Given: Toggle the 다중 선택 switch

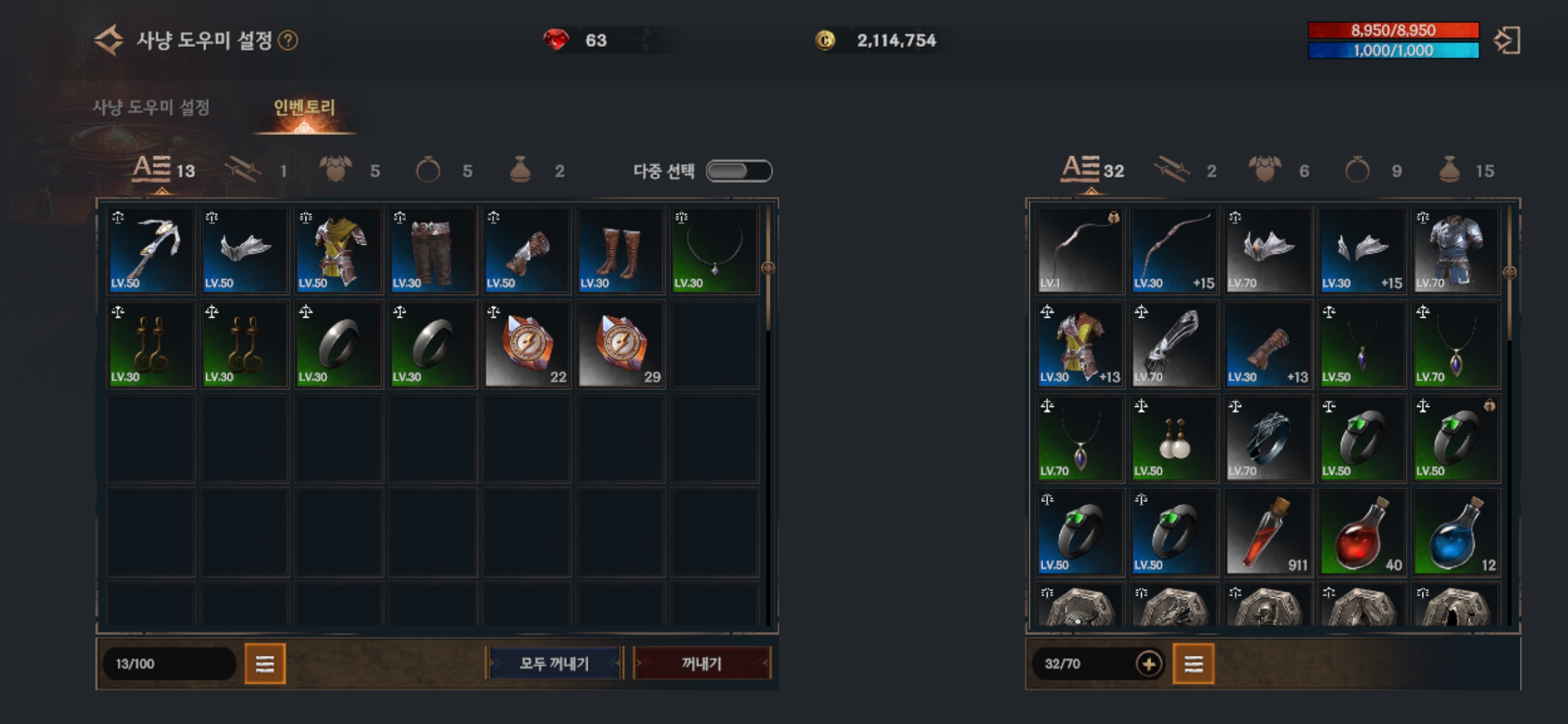Looking at the screenshot, I should click(739, 171).
